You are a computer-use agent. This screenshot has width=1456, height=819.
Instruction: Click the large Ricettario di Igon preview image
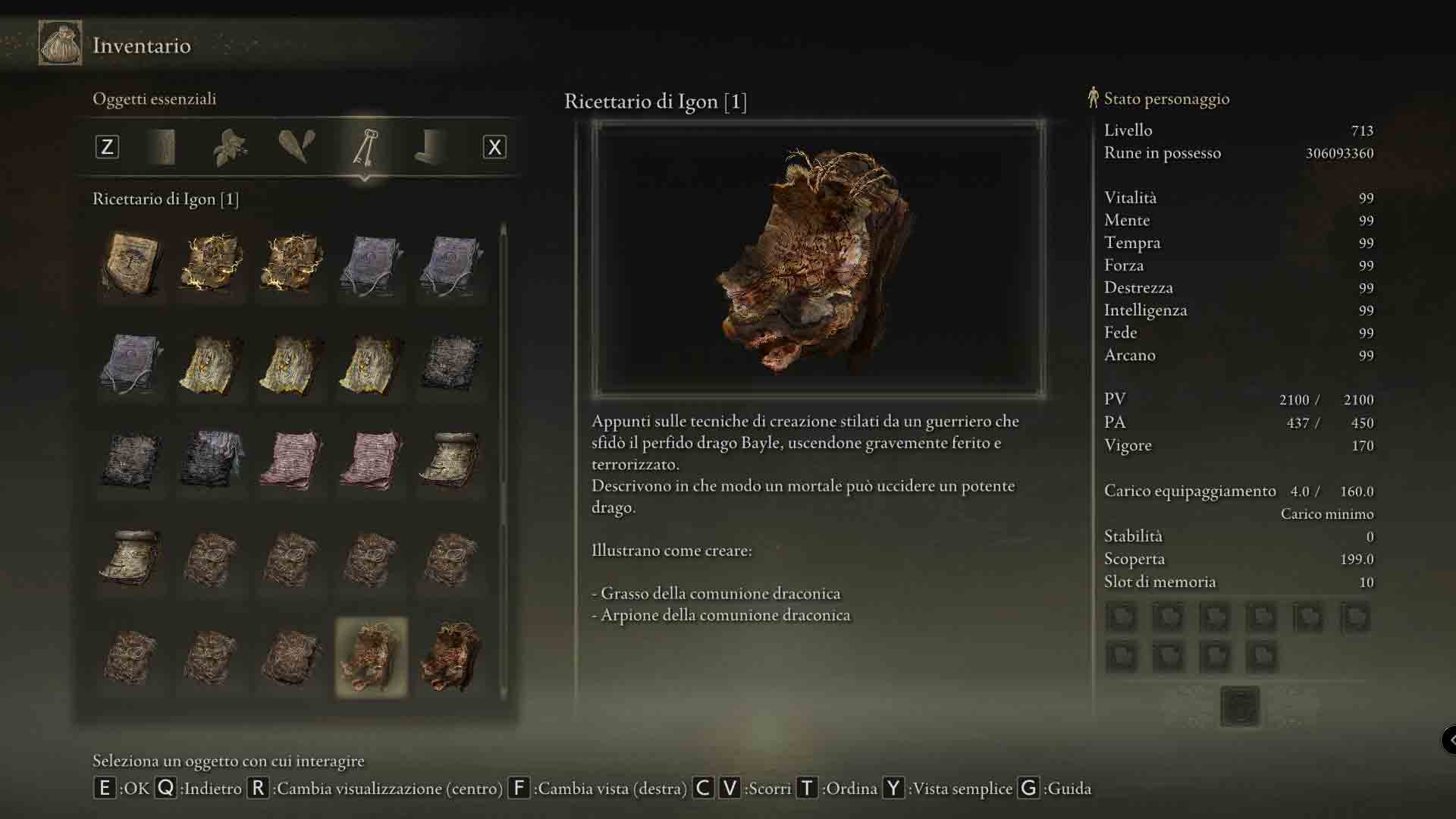818,259
